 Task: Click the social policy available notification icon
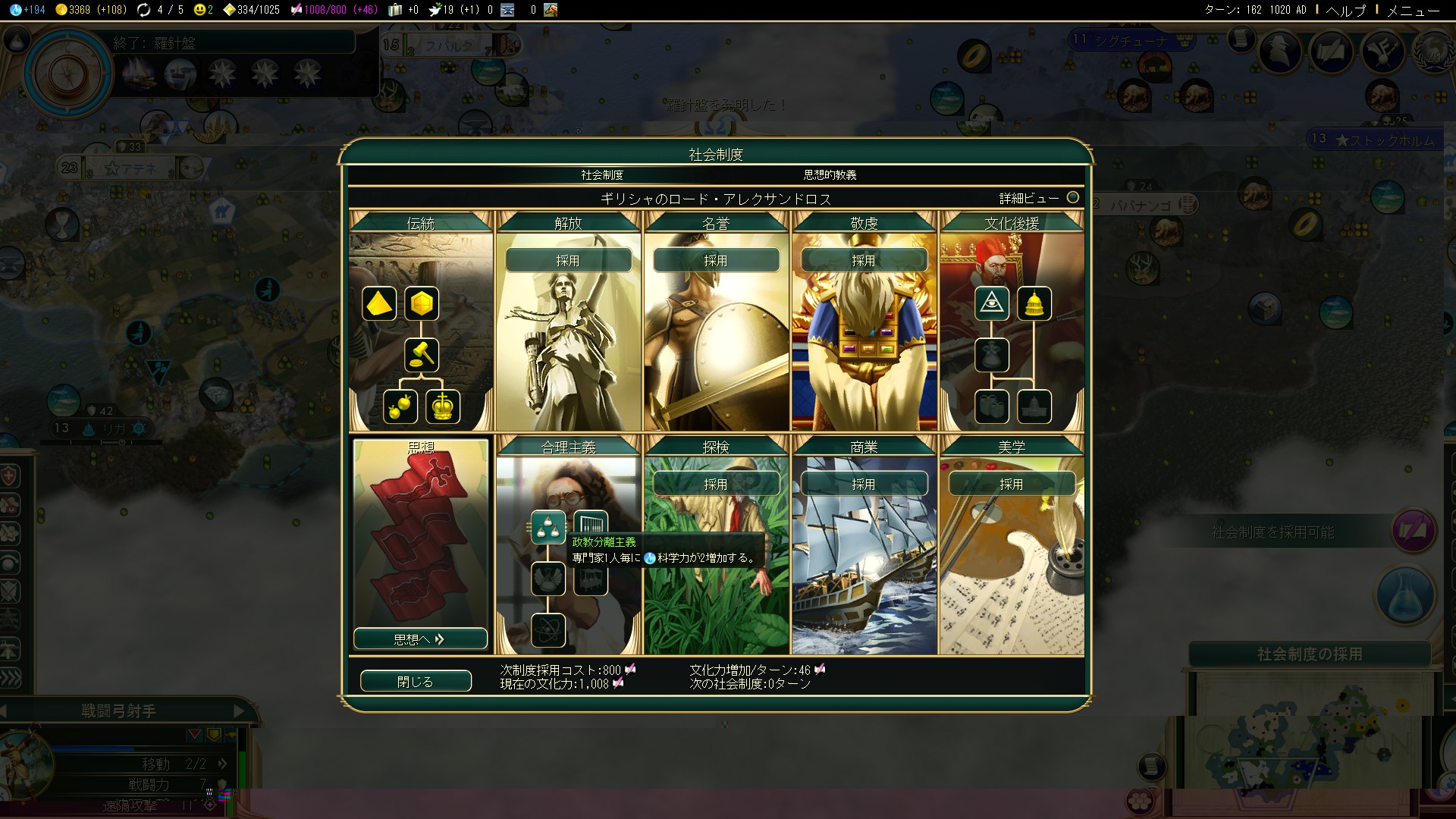(1414, 531)
